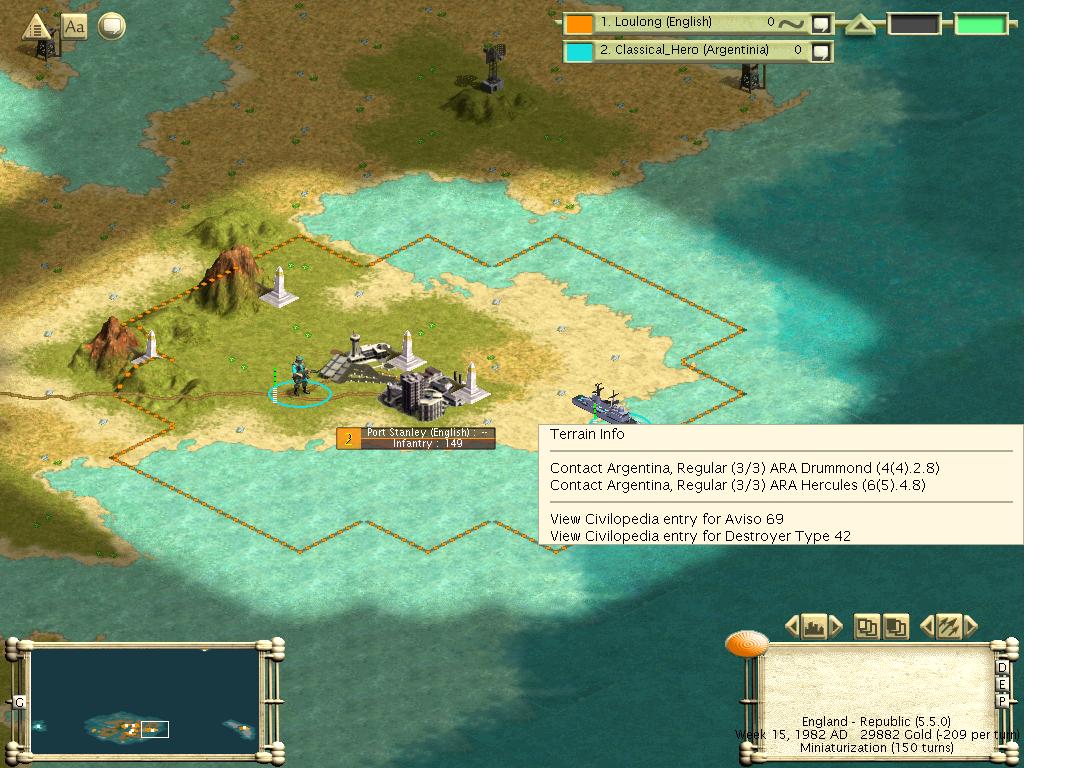
Task: Open the 'P' palace button
Action: coord(1002,702)
